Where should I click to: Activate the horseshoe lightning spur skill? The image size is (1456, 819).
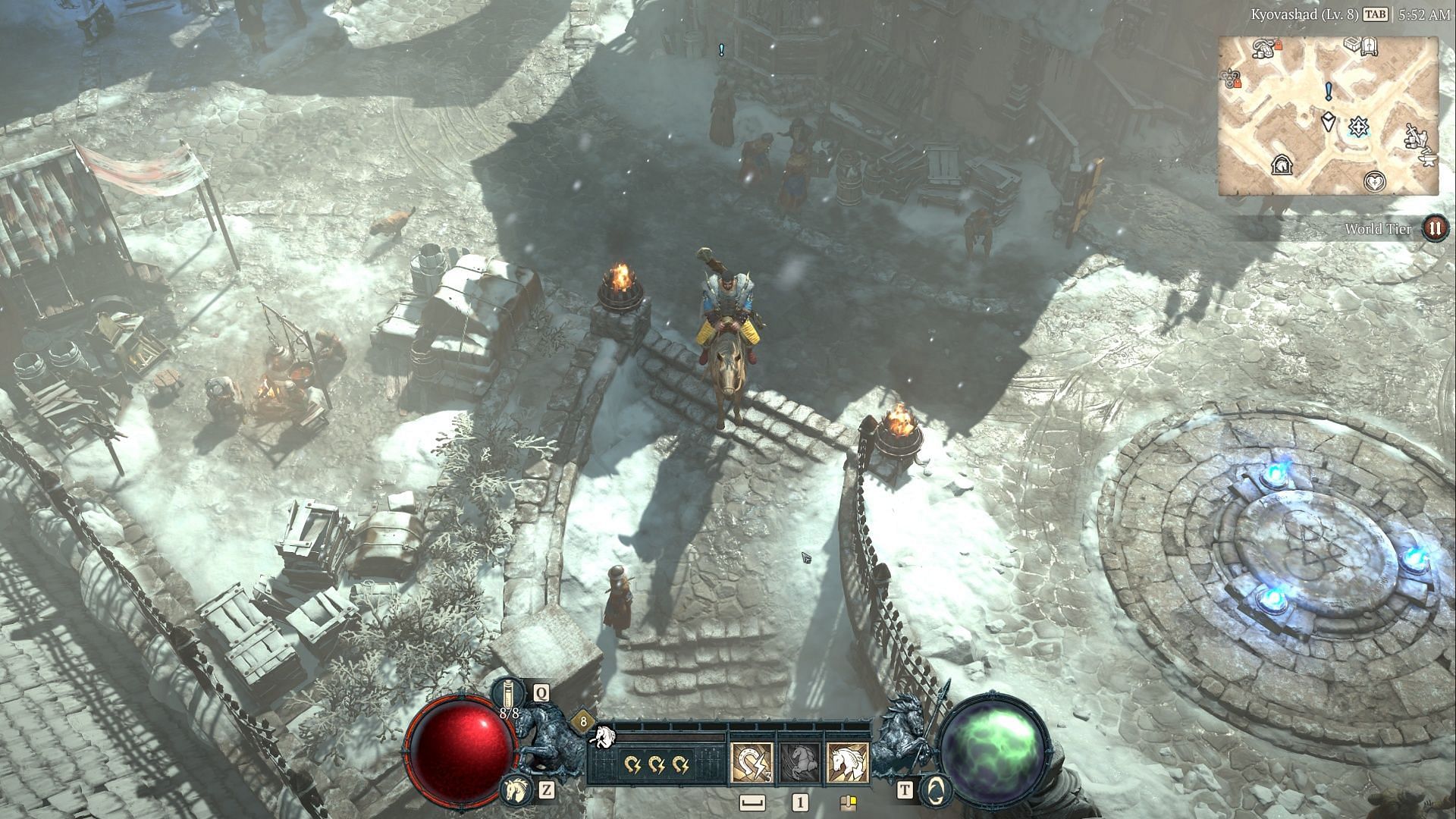point(752,762)
